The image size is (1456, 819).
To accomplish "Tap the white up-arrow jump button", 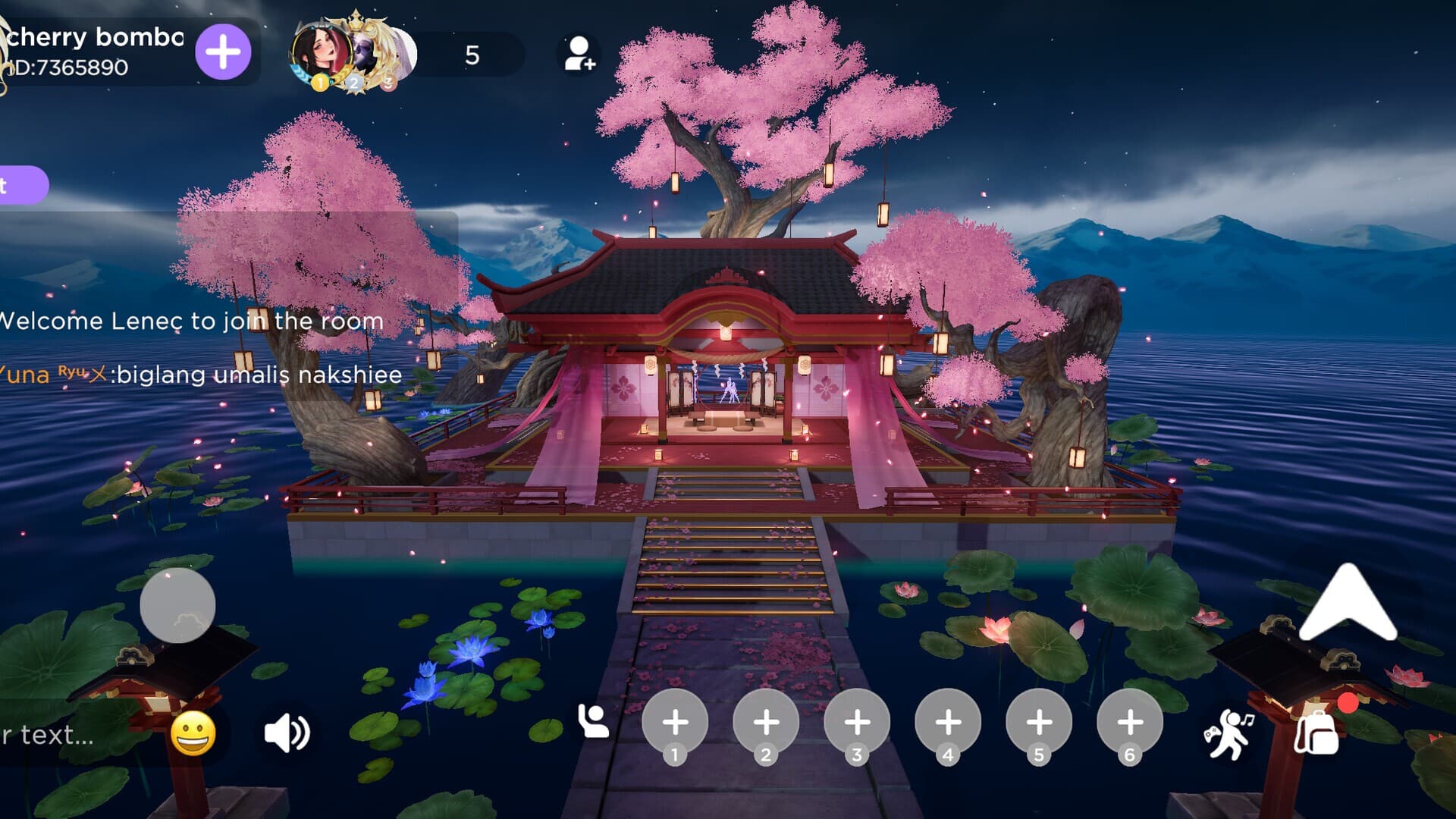I will pos(1348,604).
